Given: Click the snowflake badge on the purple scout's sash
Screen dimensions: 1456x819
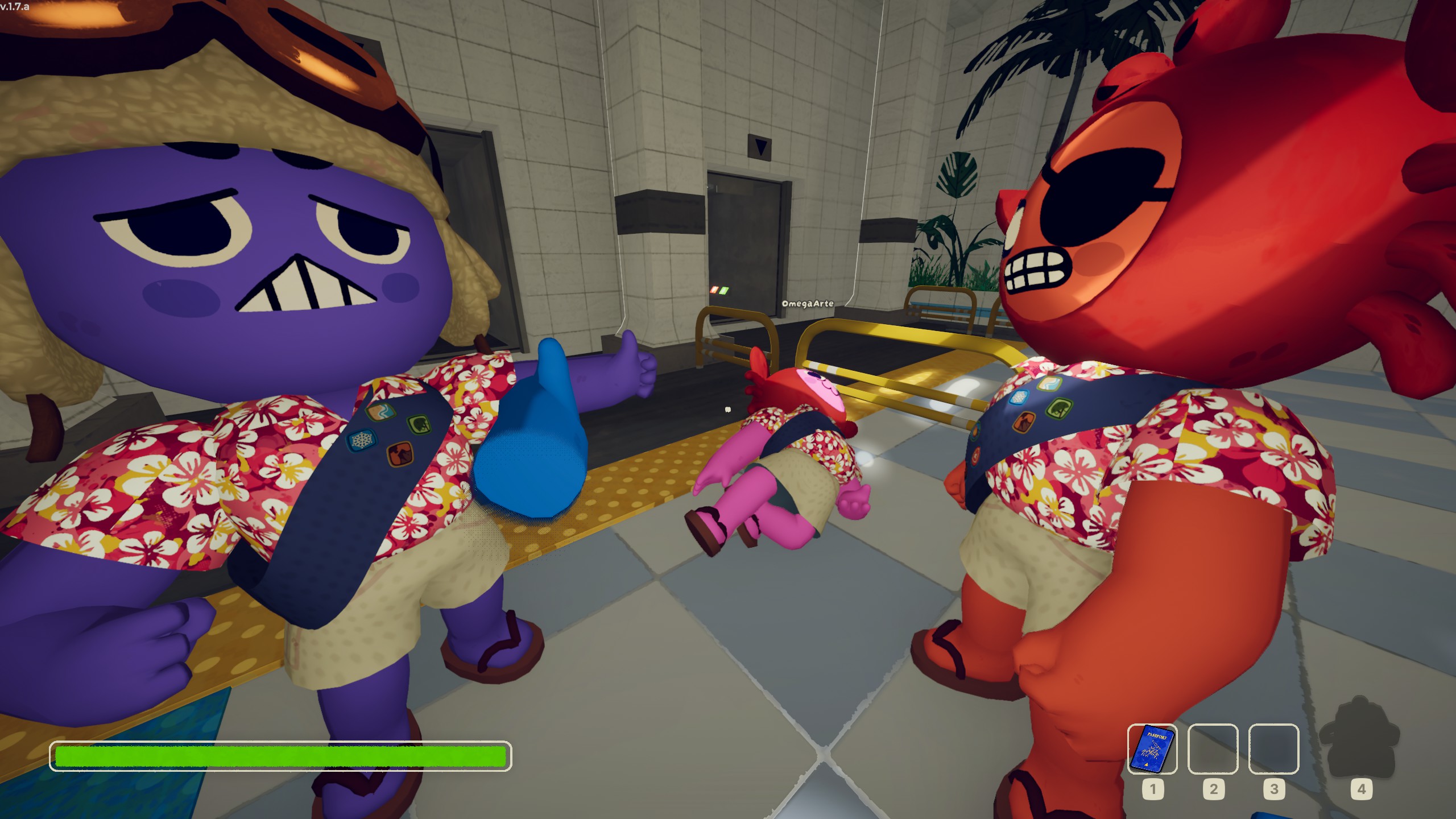Looking at the screenshot, I should click(362, 441).
